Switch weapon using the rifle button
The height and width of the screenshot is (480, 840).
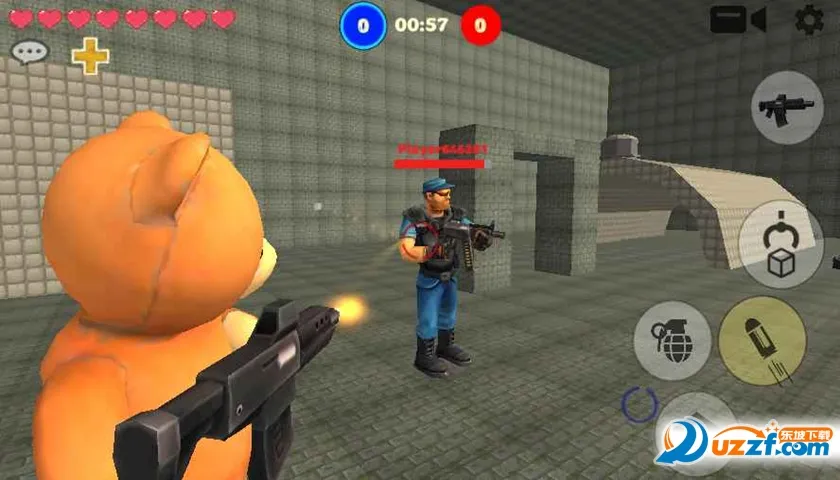[787, 107]
